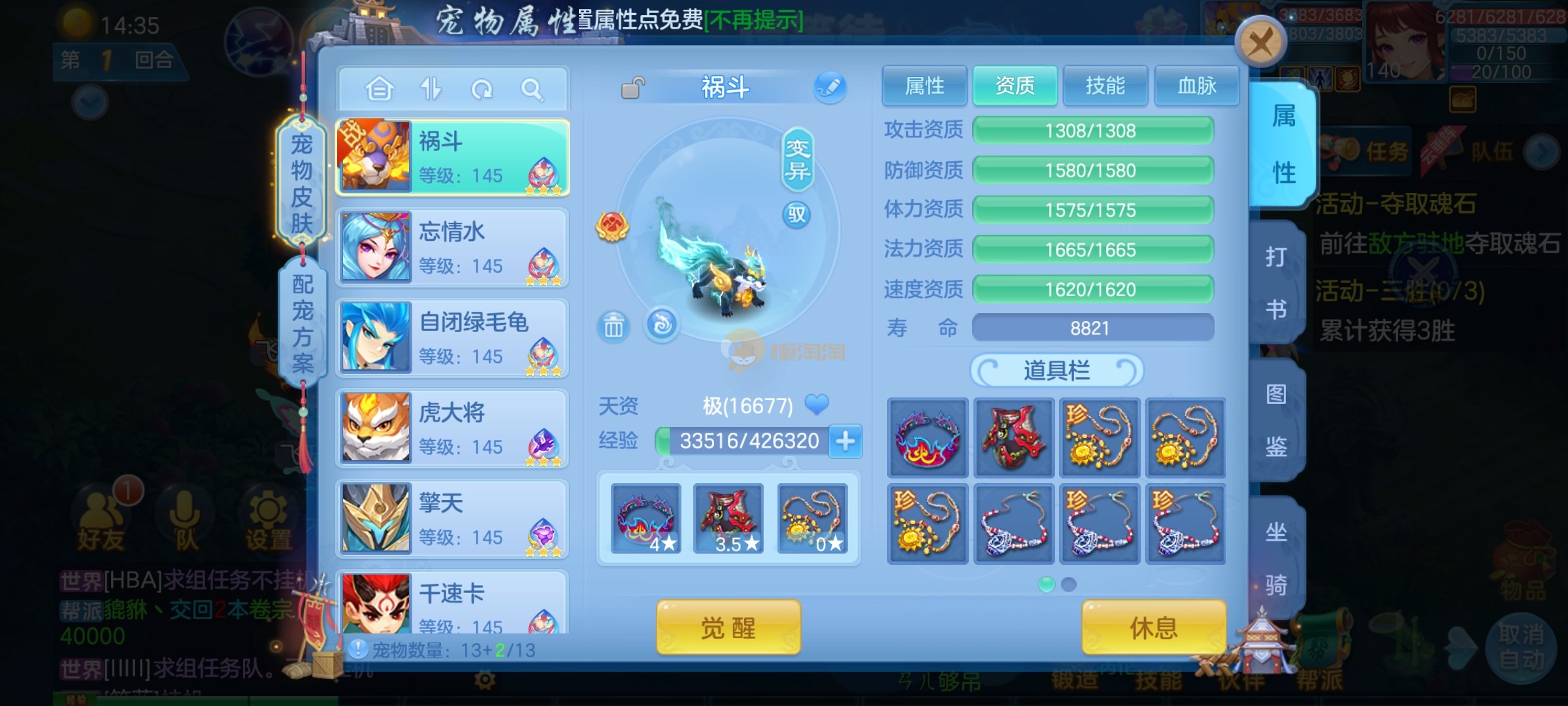
Task: Set the pet to 休息 rest
Action: 1153,628
